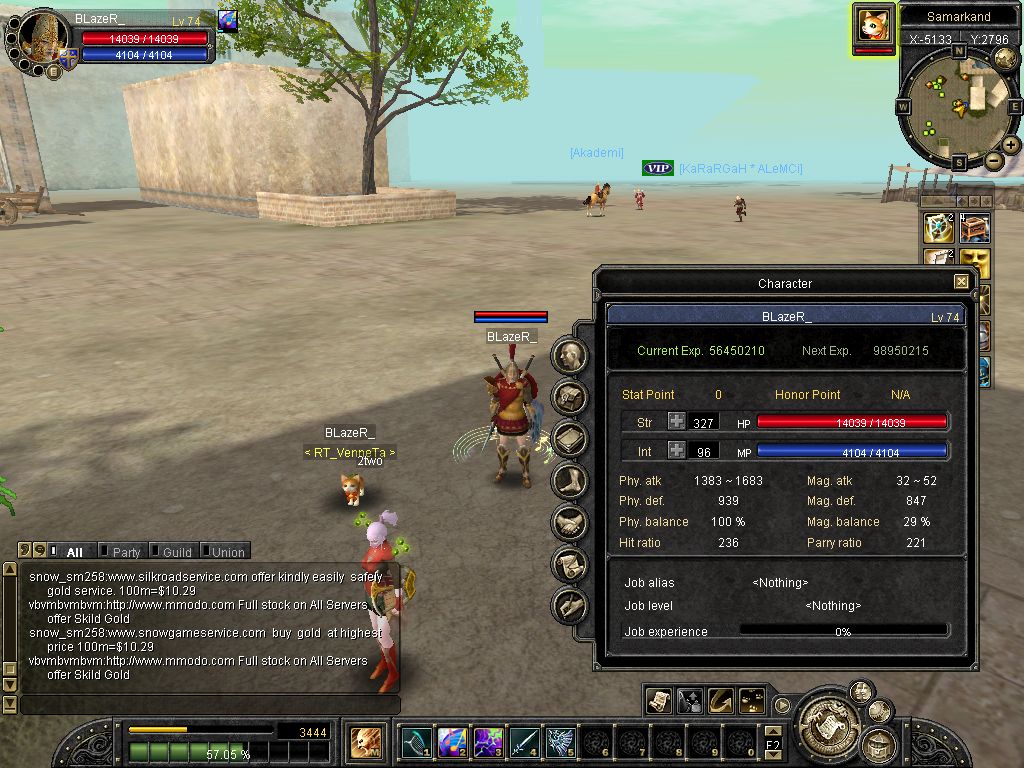Zoom in the minimap

[1011, 145]
